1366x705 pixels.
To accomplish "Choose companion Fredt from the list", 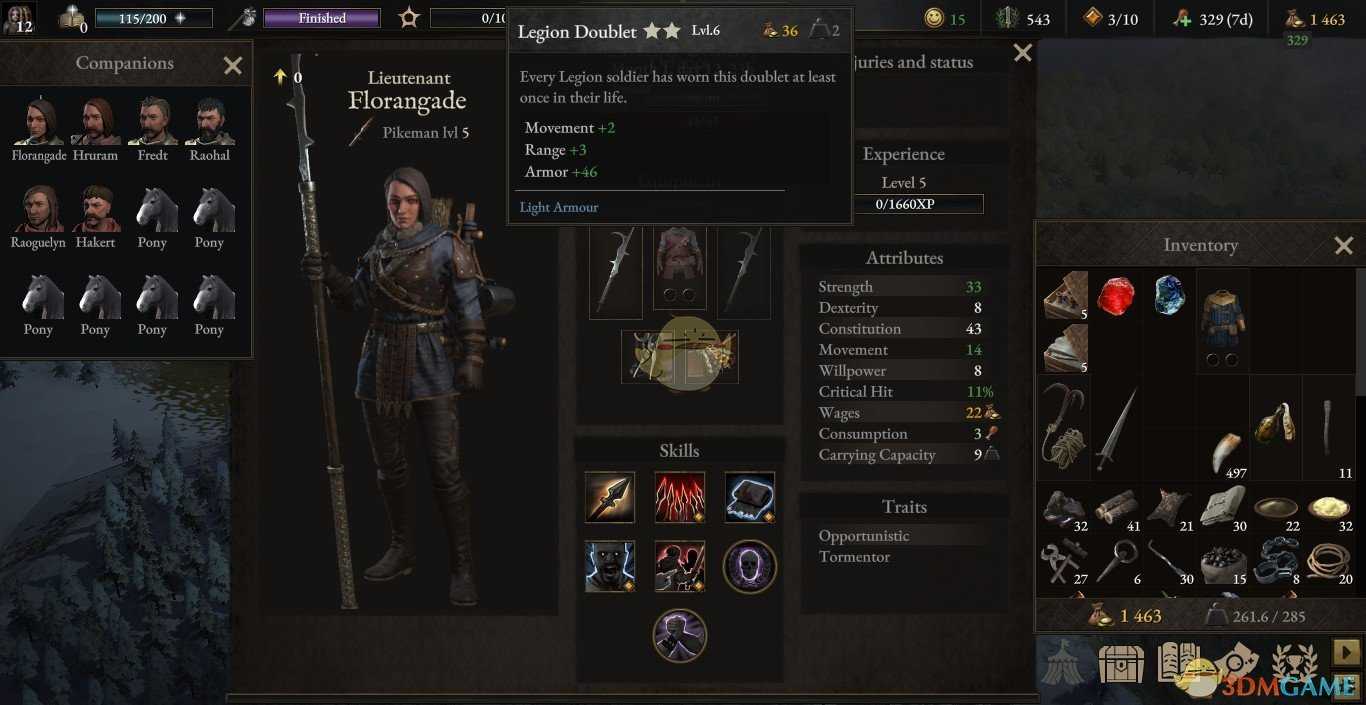I will pyautogui.click(x=152, y=122).
